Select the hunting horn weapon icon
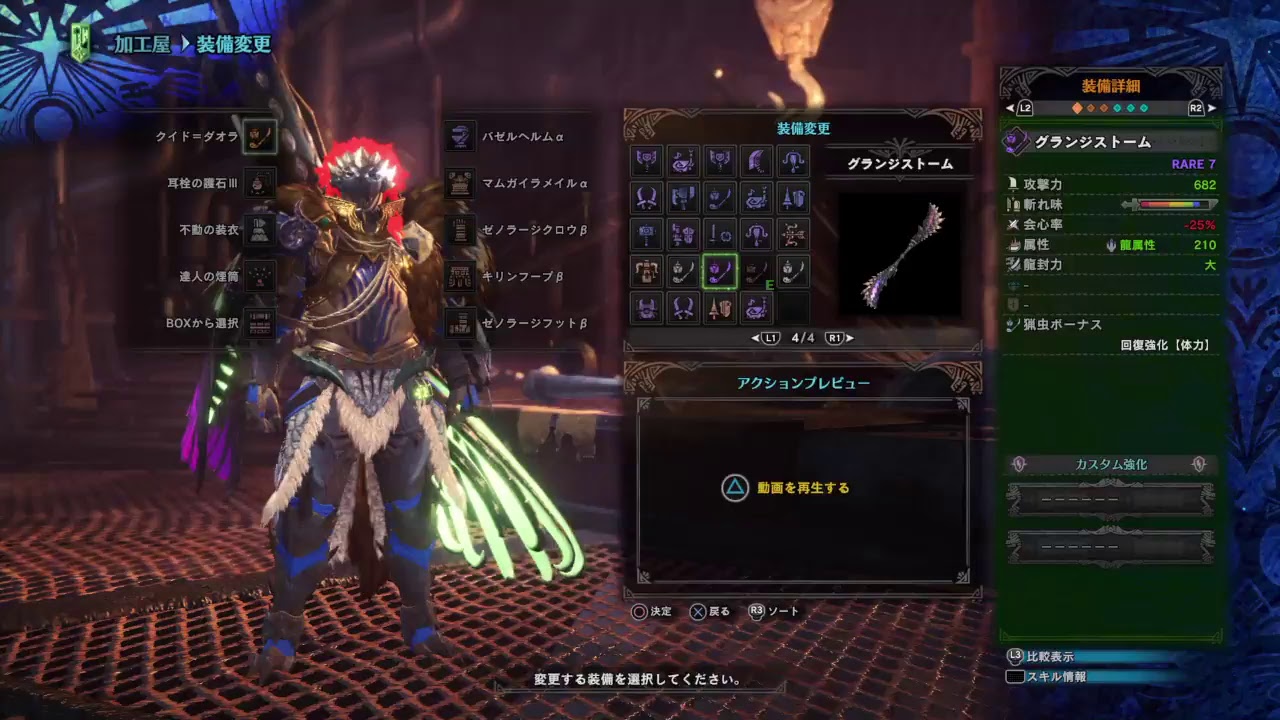 (757, 197)
